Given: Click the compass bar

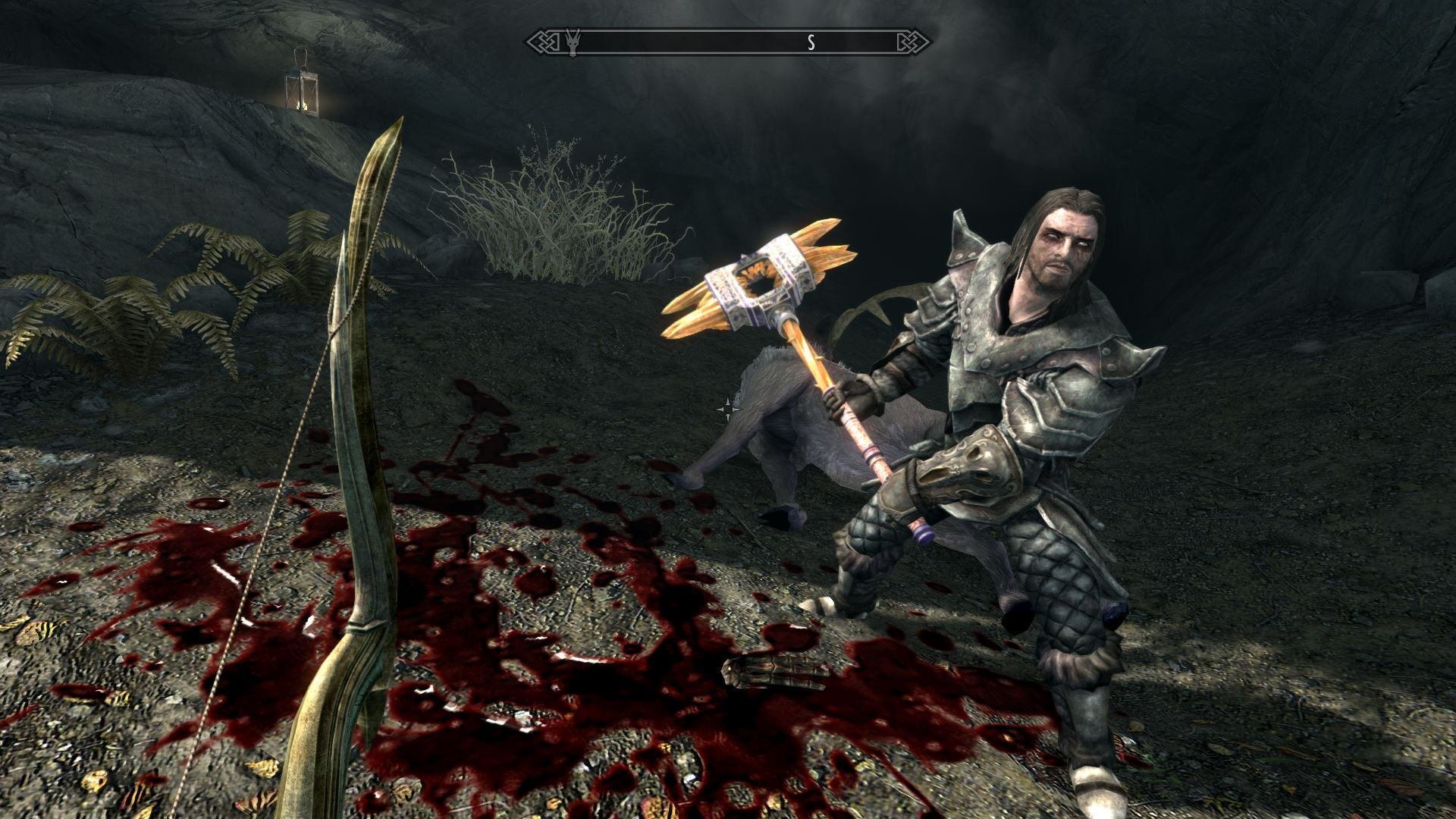Looking at the screenshot, I should 728,42.
